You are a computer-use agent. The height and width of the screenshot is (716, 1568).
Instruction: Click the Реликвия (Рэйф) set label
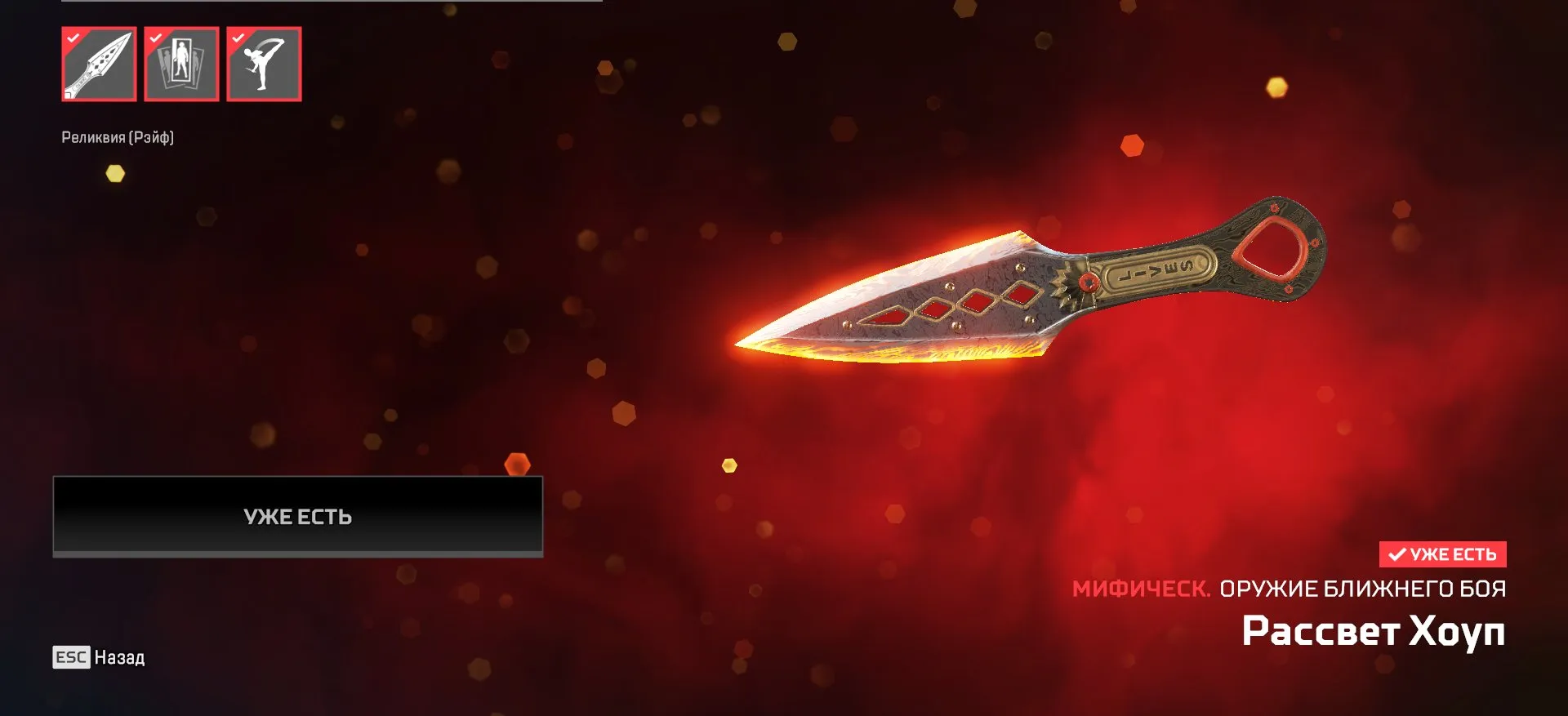click(118, 138)
